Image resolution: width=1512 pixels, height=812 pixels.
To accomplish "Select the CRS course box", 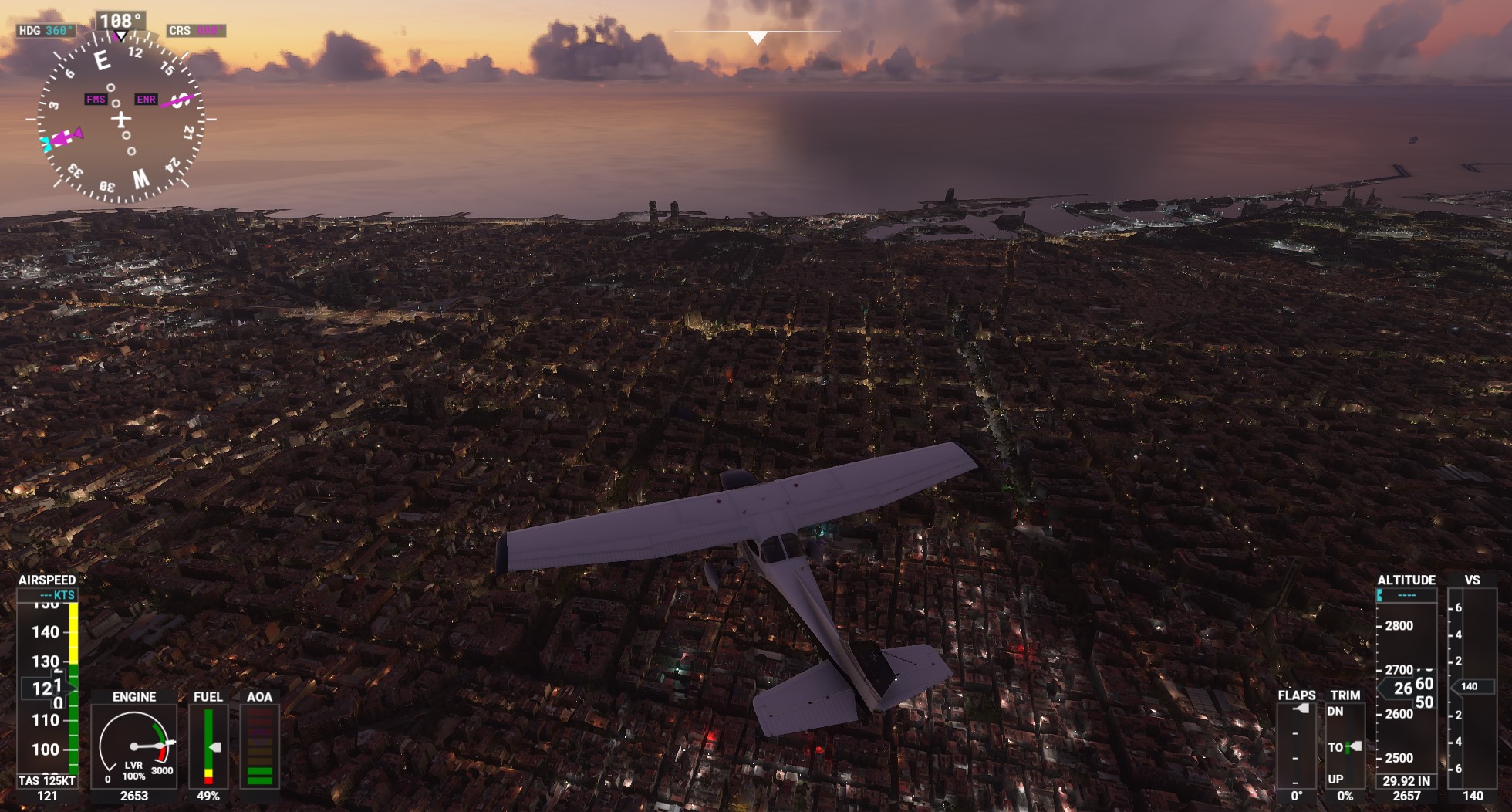I will (196, 31).
